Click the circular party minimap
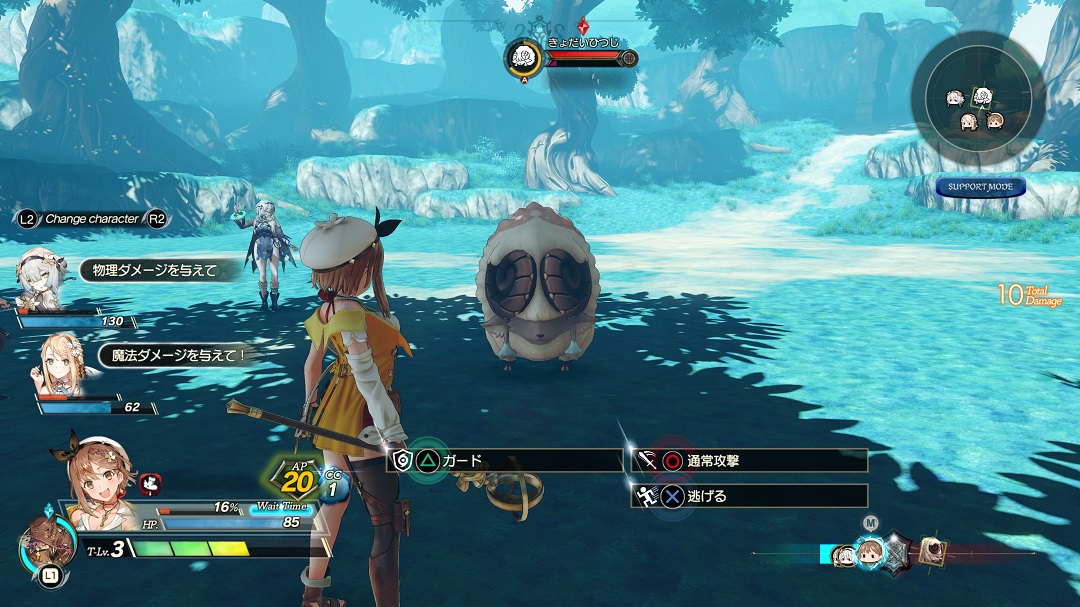Image resolution: width=1080 pixels, height=607 pixels. pyautogui.click(x=977, y=98)
